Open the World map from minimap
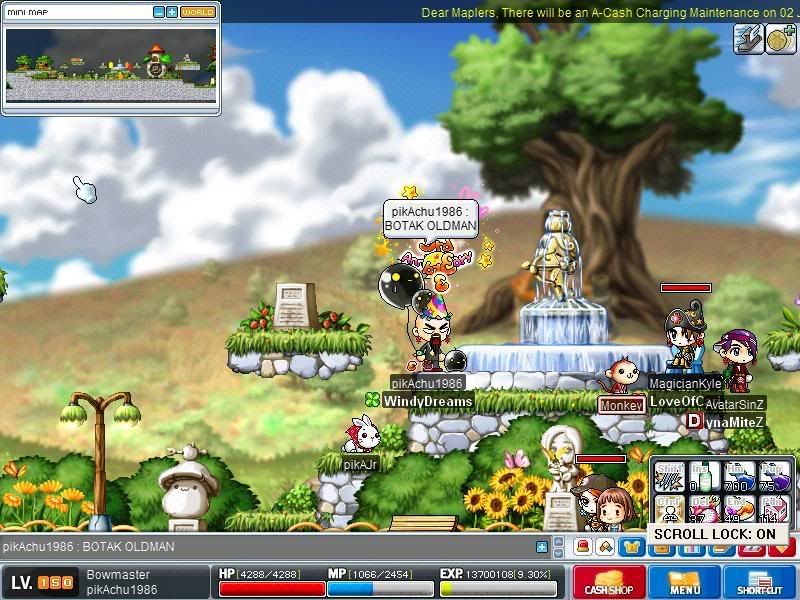Screen dimensions: 800x600 pyautogui.click(x=198, y=12)
